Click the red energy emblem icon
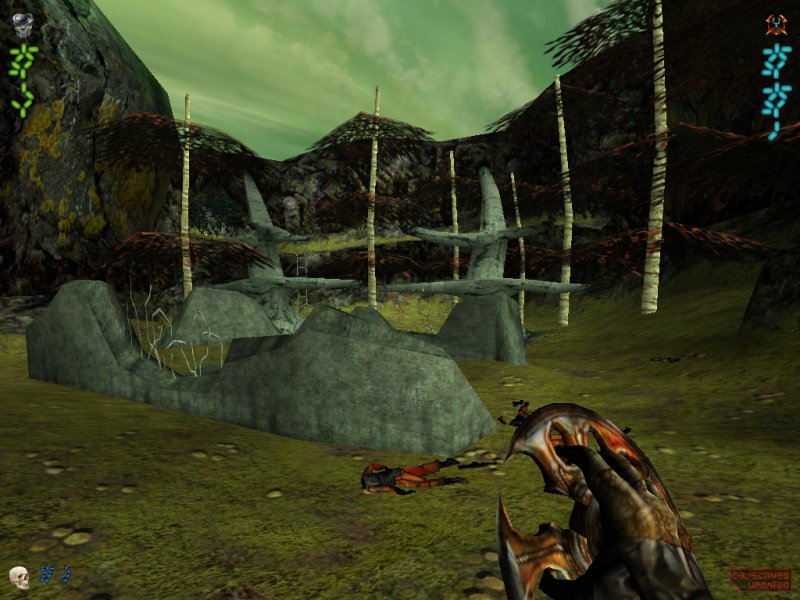 tap(776, 25)
